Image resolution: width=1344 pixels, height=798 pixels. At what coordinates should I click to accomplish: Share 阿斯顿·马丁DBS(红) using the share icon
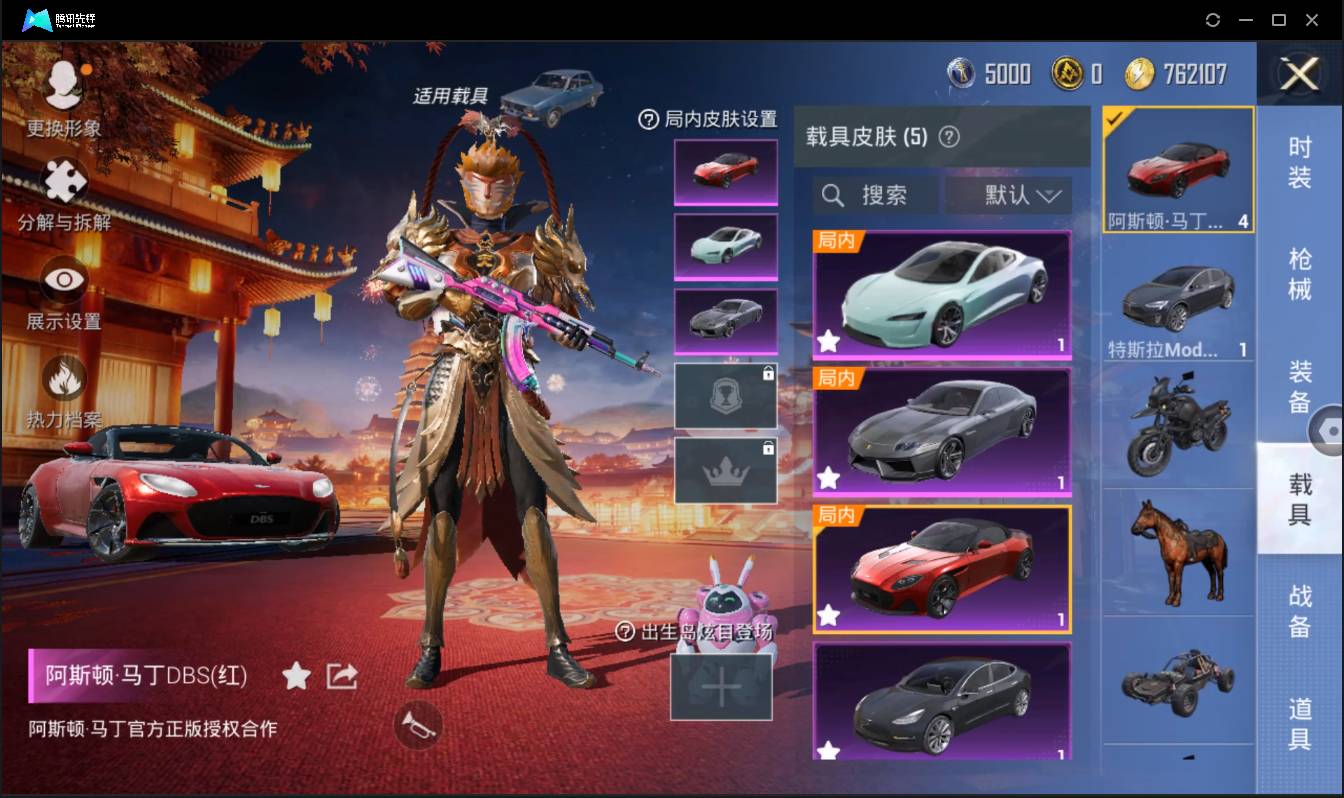click(341, 675)
